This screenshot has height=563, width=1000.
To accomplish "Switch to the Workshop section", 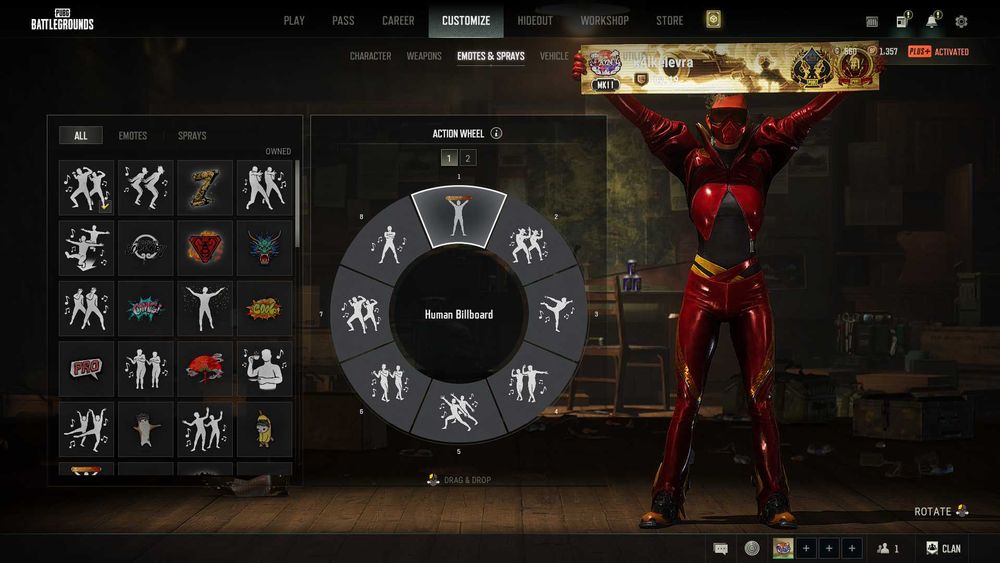I will pyautogui.click(x=605, y=20).
